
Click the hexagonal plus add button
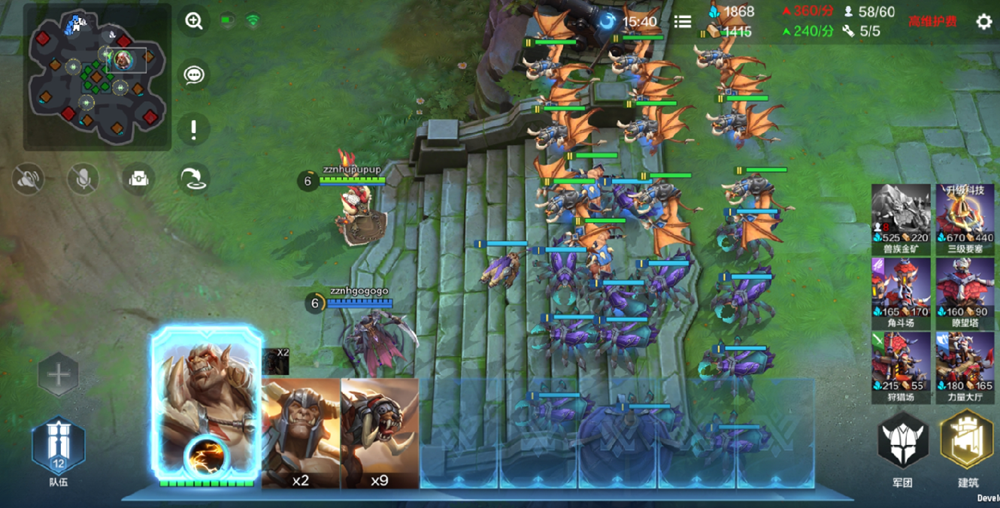tap(59, 376)
